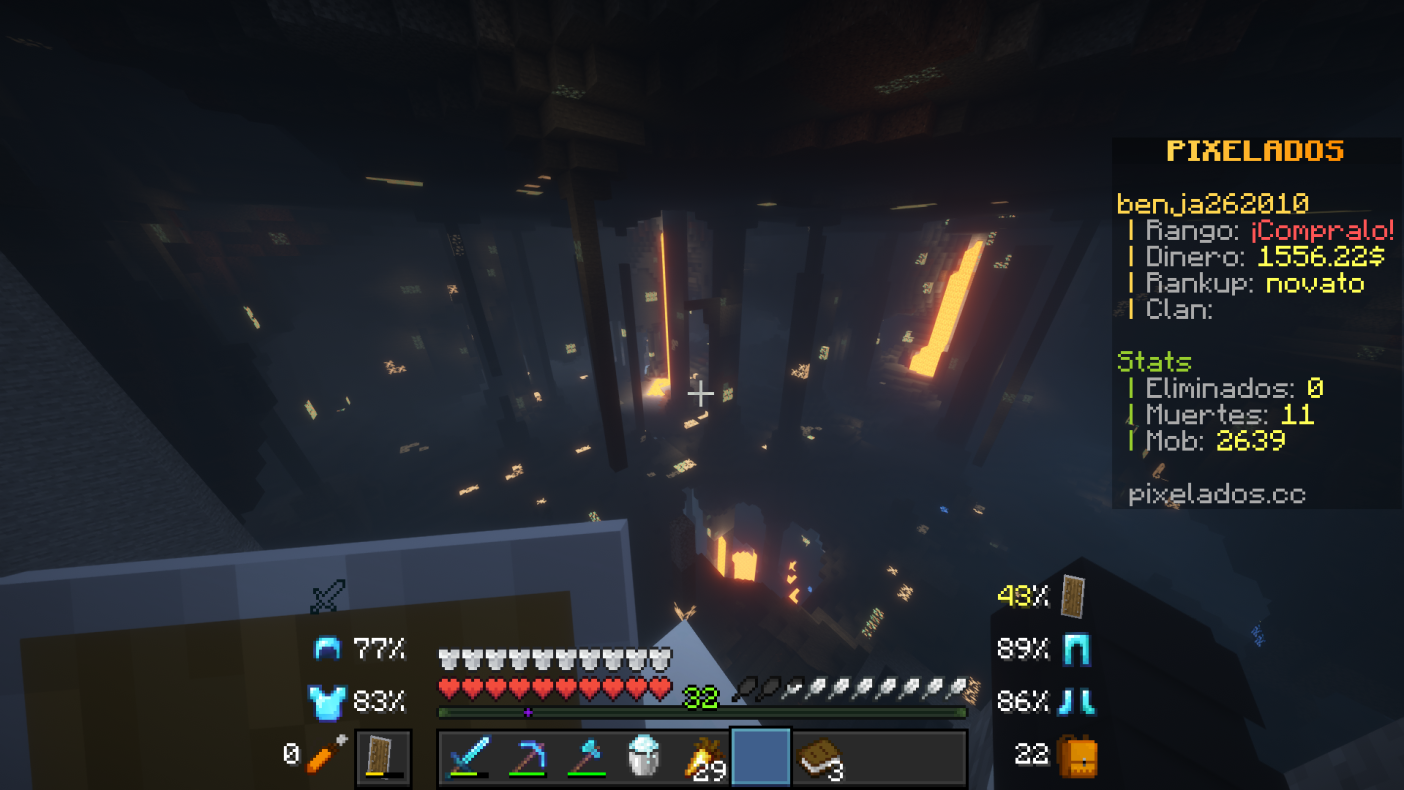Viewport: 1404px width, 790px height.
Task: Click the orange backpack icon
Action: [1078, 754]
